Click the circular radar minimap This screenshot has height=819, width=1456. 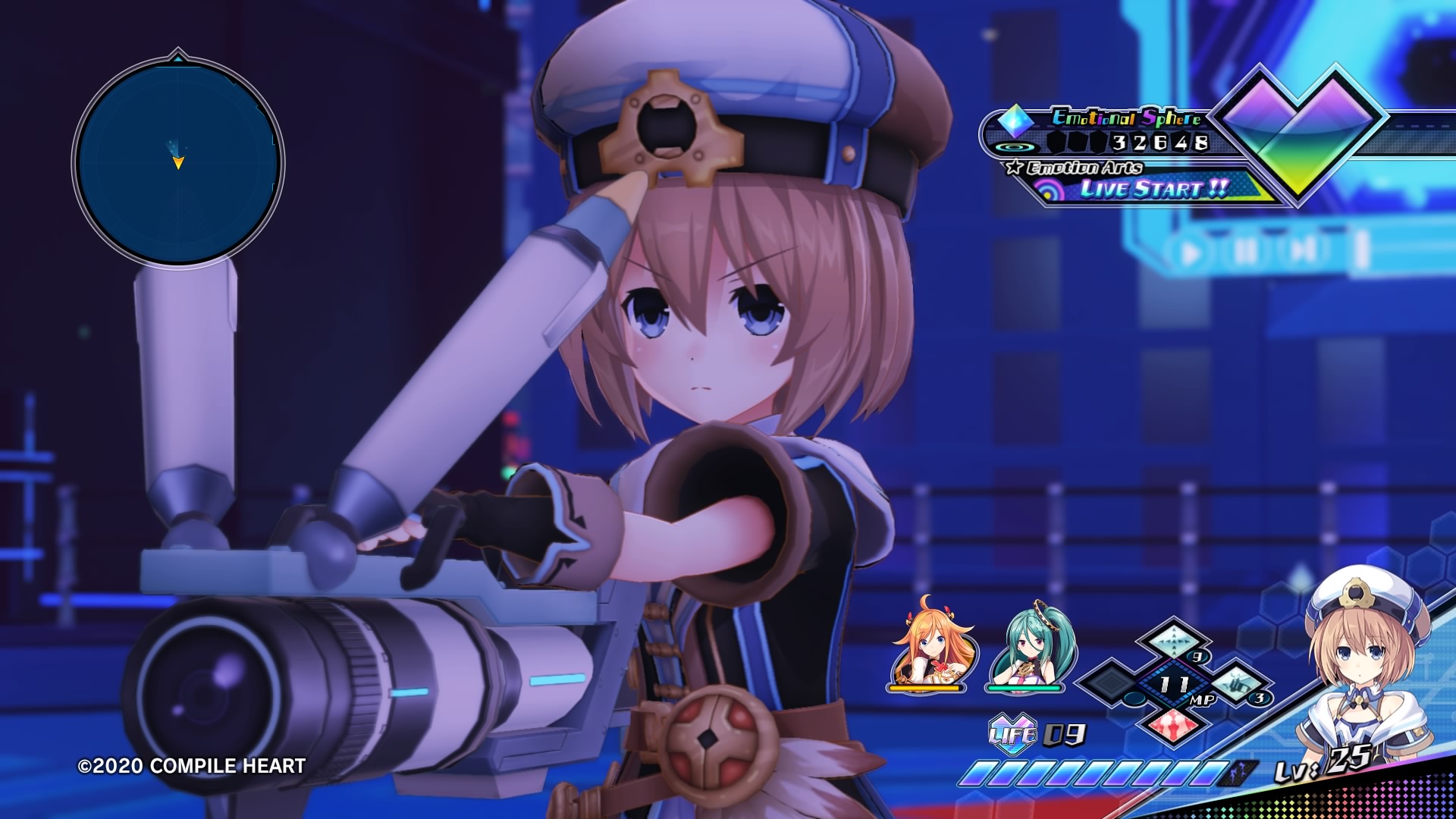[x=178, y=162]
